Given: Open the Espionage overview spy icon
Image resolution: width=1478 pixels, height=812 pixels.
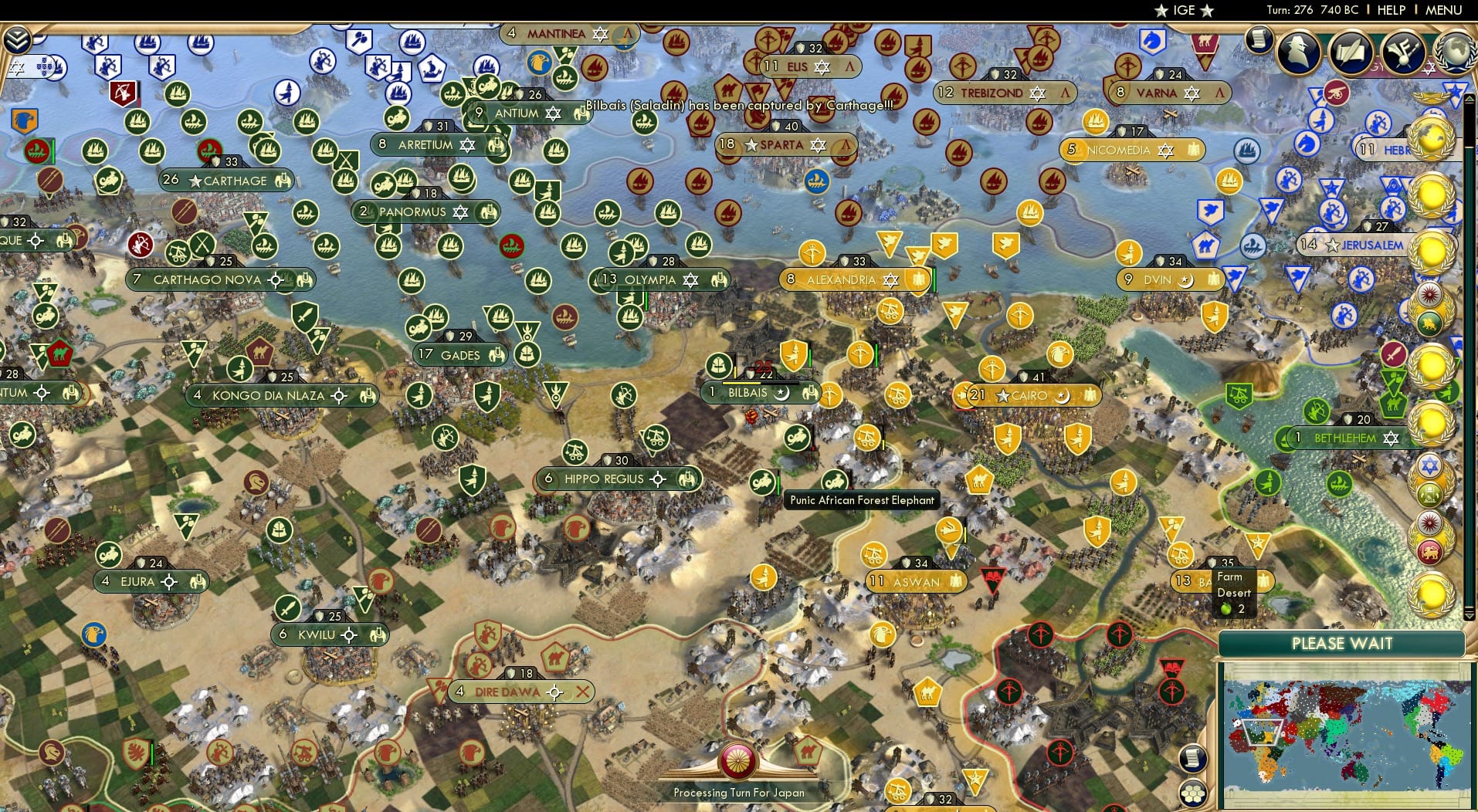Looking at the screenshot, I should pyautogui.click(x=1297, y=52).
